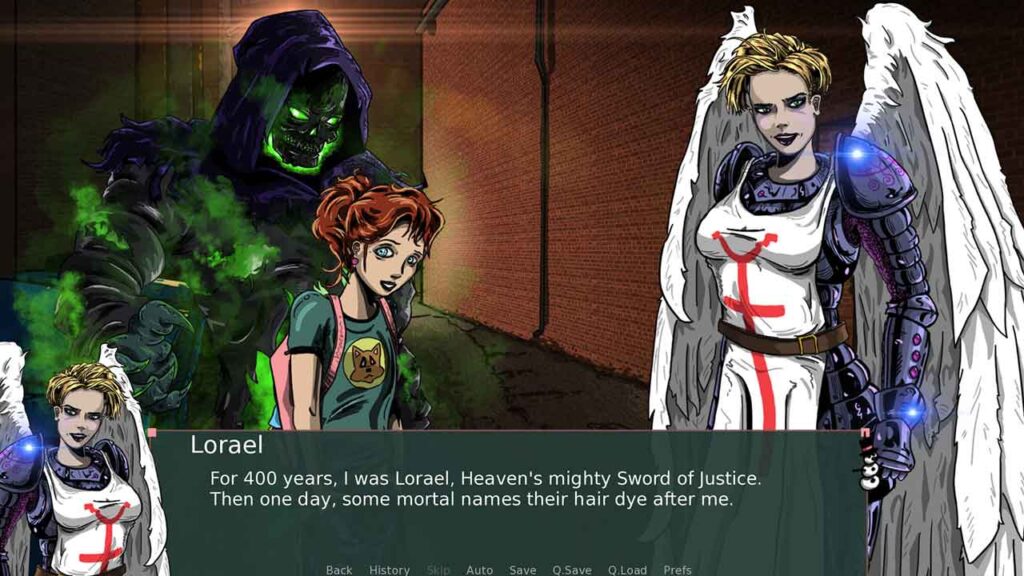Open the Prefs menu
Image resolution: width=1024 pixels, height=576 pixels.
coord(677,570)
